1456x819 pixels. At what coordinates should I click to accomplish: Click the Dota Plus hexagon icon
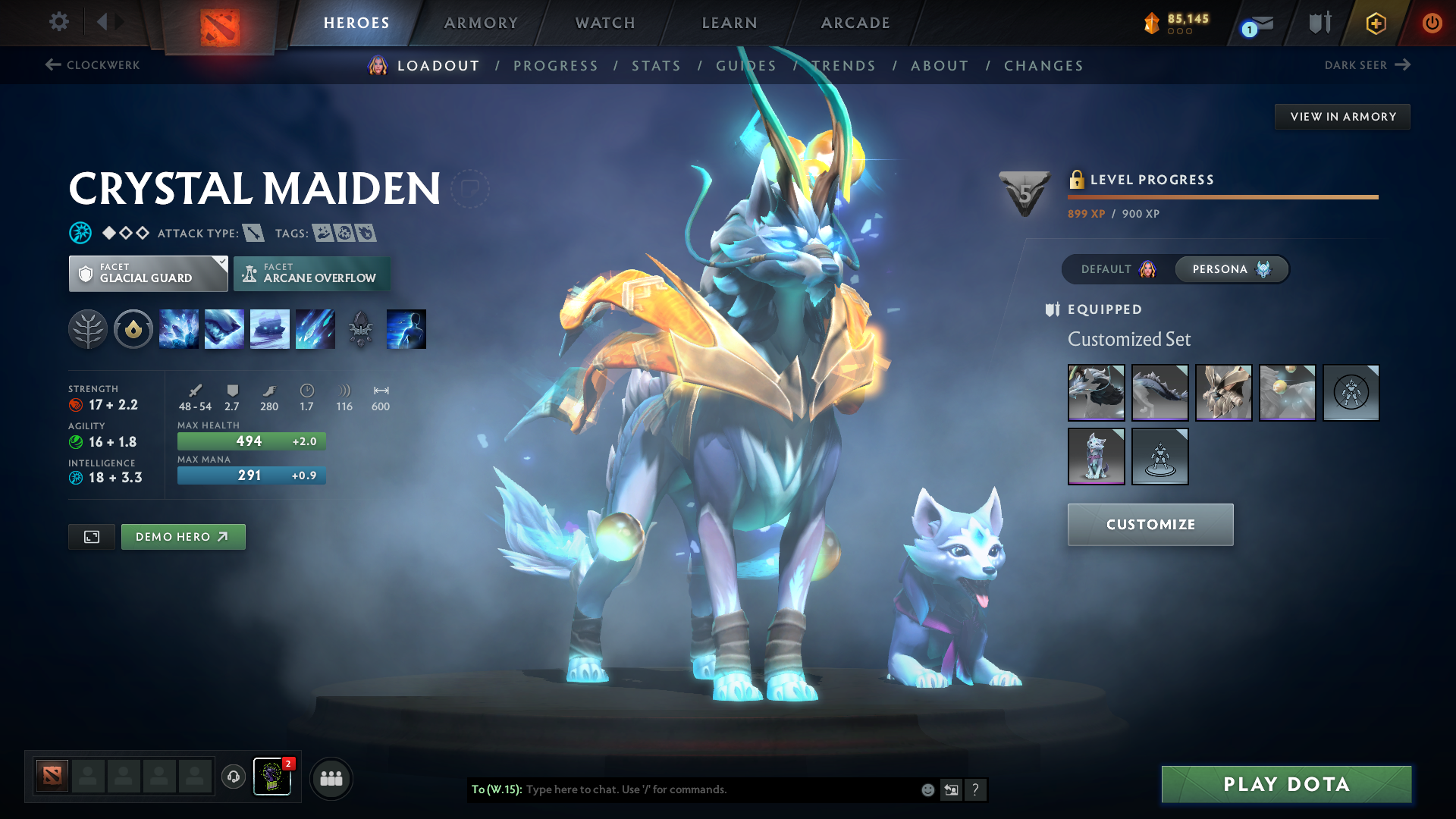[1375, 23]
